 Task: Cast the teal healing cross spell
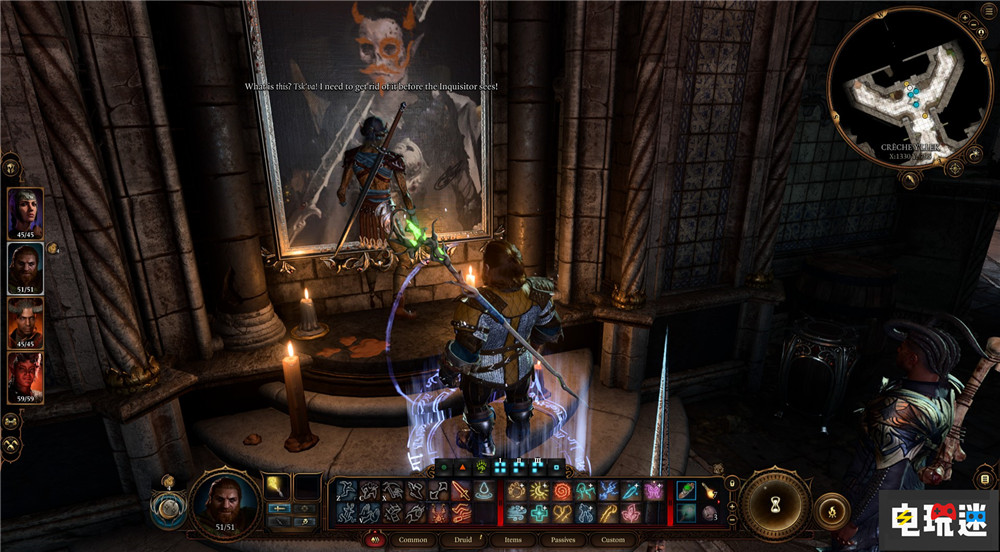(x=539, y=513)
